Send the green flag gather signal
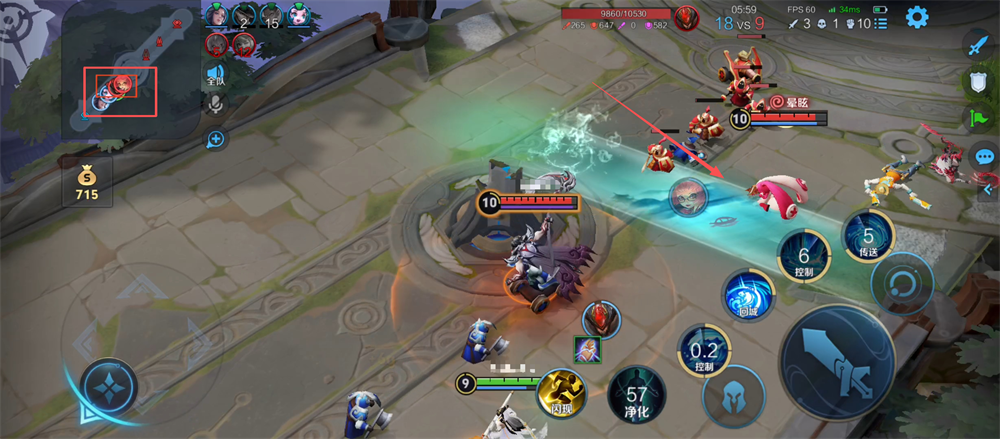Viewport: 1000px width, 439px height. click(978, 118)
